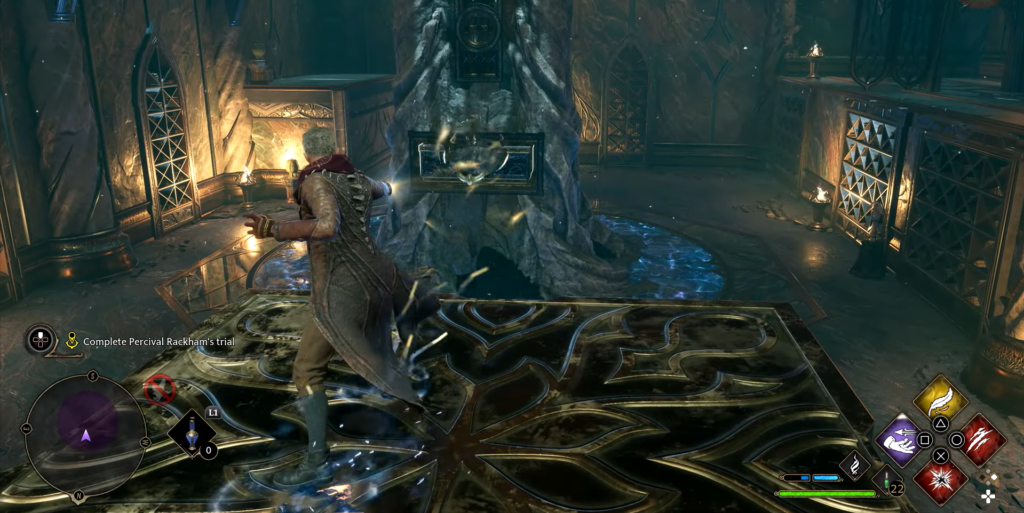The width and height of the screenshot is (1024, 513).
Task: Activate the red claw-slash Diffindo spell
Action: point(981,439)
